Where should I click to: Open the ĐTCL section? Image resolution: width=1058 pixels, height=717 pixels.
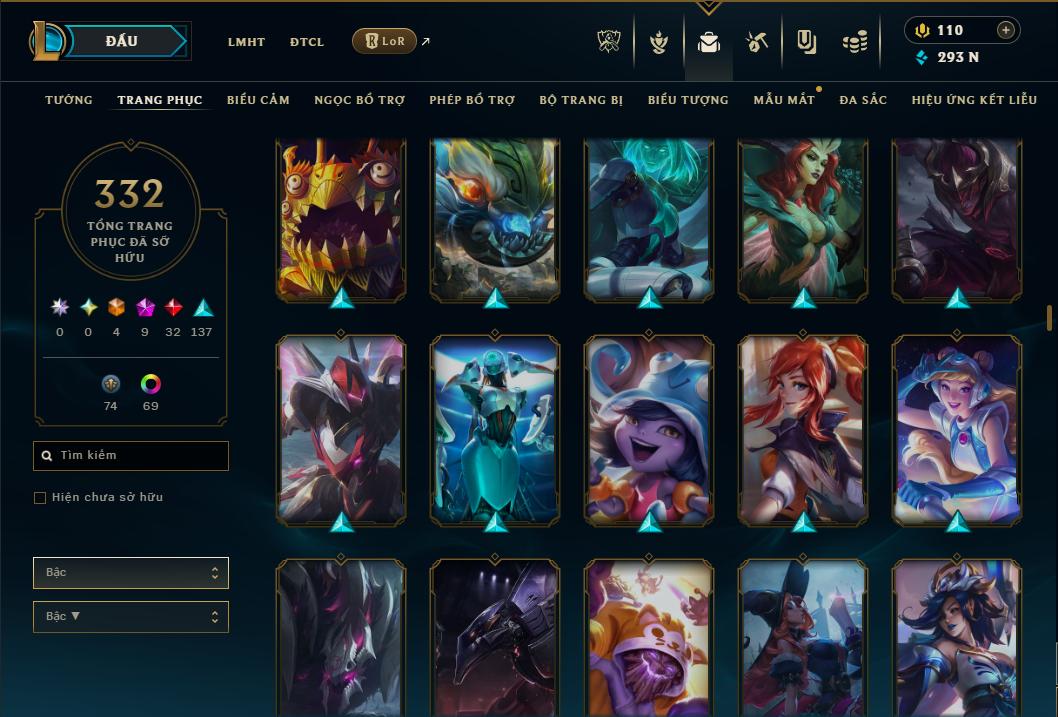tap(307, 42)
